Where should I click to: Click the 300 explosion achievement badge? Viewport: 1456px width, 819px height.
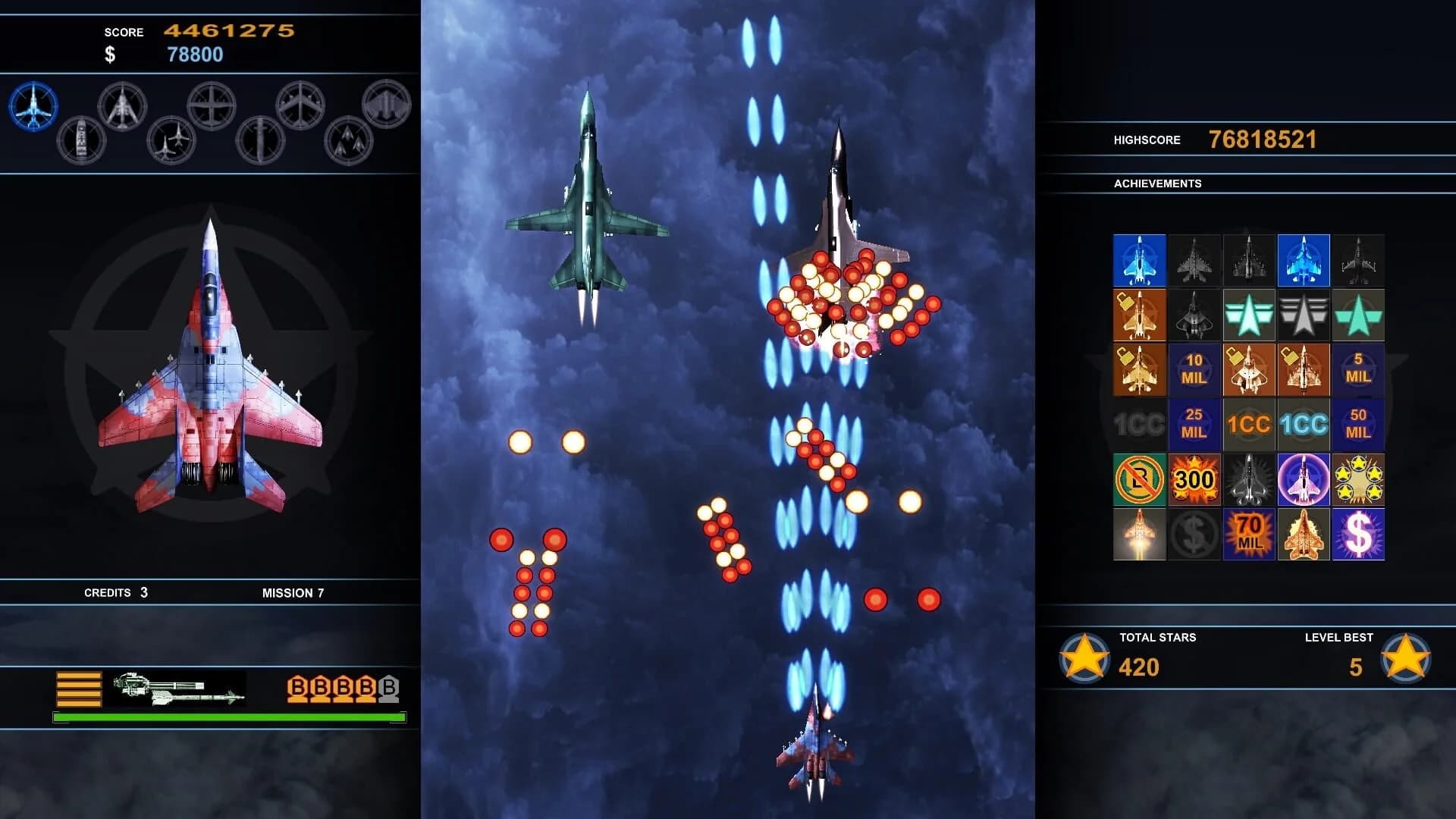pos(1194,479)
